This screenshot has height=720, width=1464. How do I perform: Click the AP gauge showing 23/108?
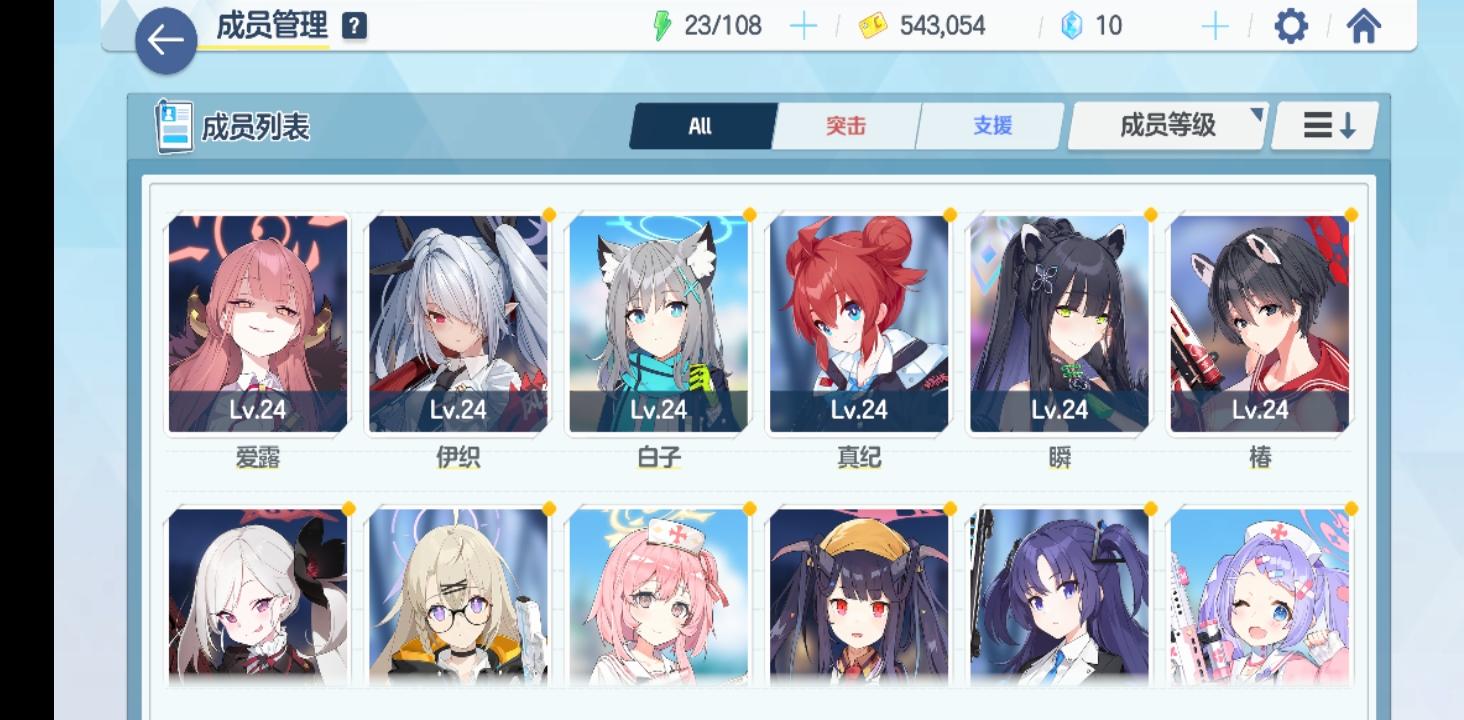pos(720,25)
